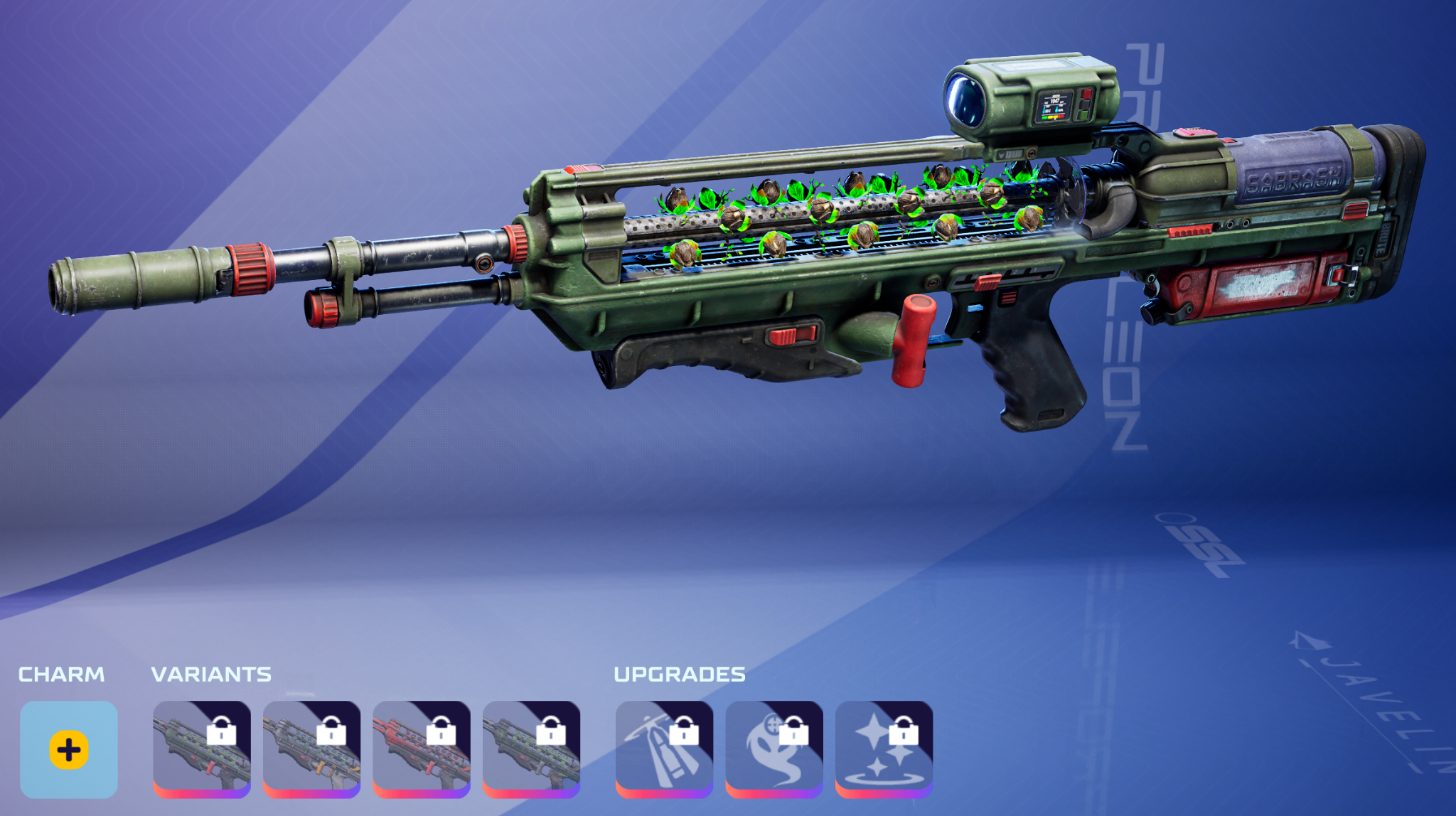Open the locked bullet tracer upgrade
Viewport: 1456px width, 816px height.
(x=664, y=749)
